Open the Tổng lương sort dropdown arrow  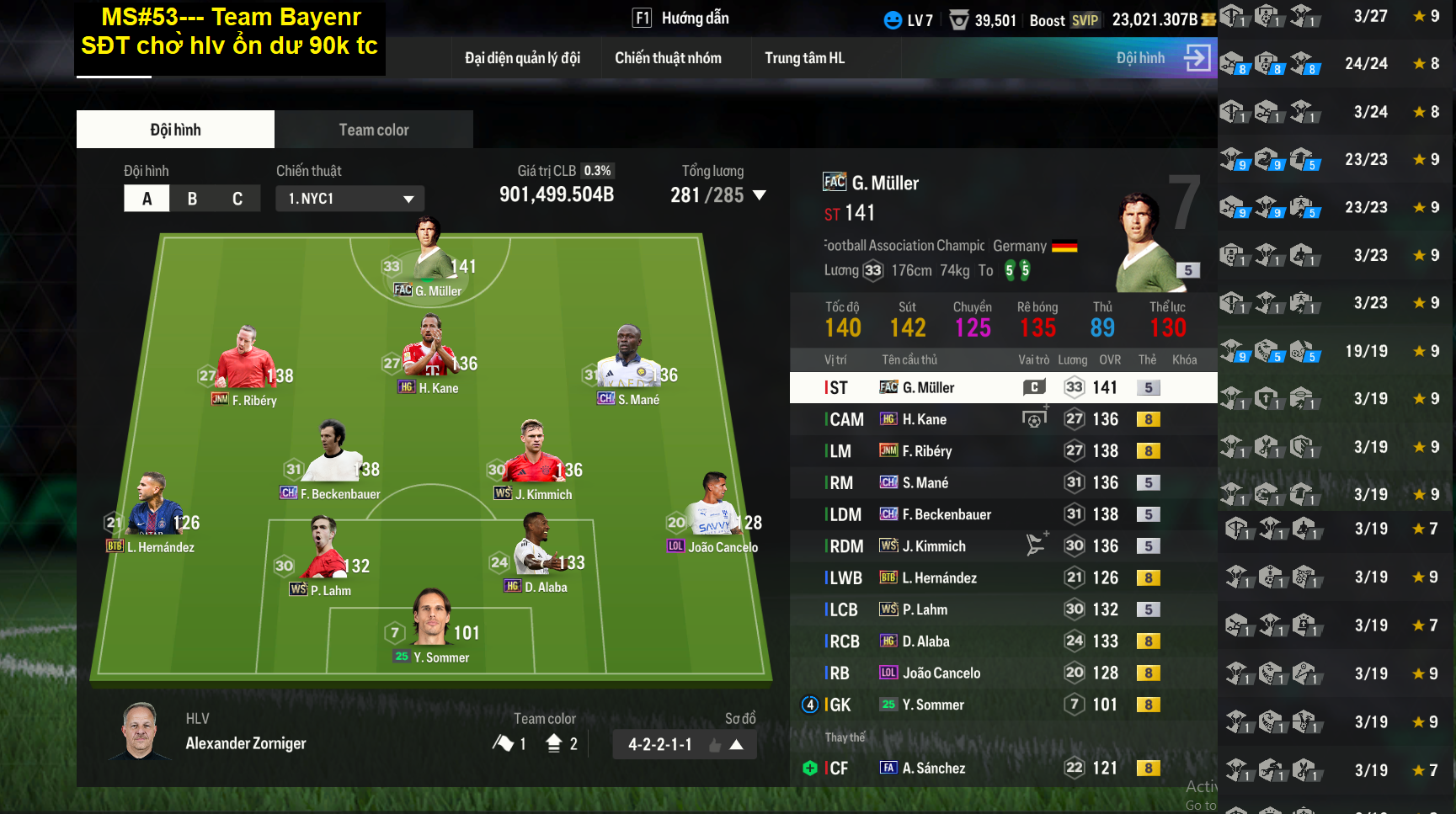[760, 194]
